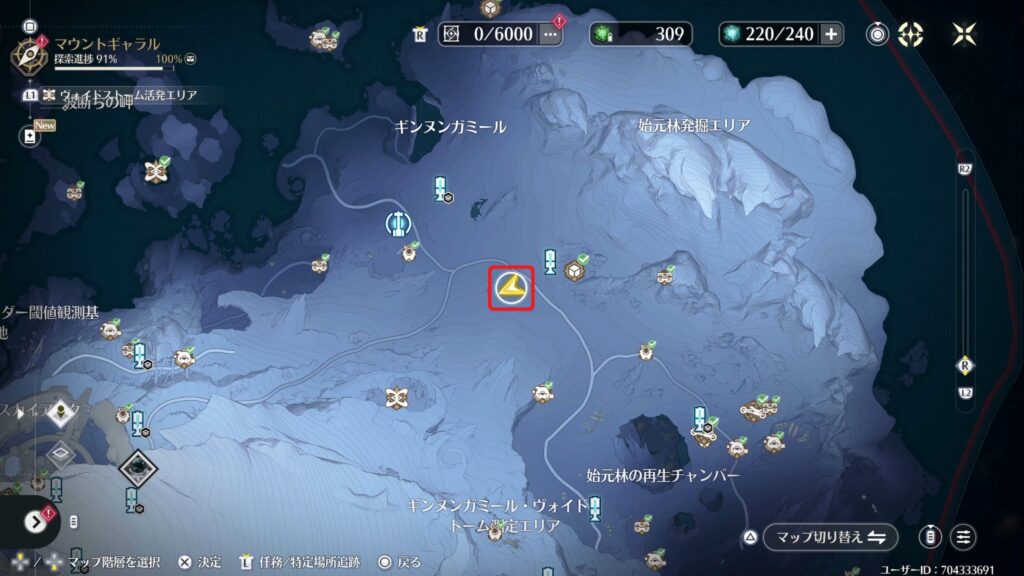Select the treasure cube marker with checkmark
Image resolution: width=1024 pixels, height=576 pixels.
(576, 269)
